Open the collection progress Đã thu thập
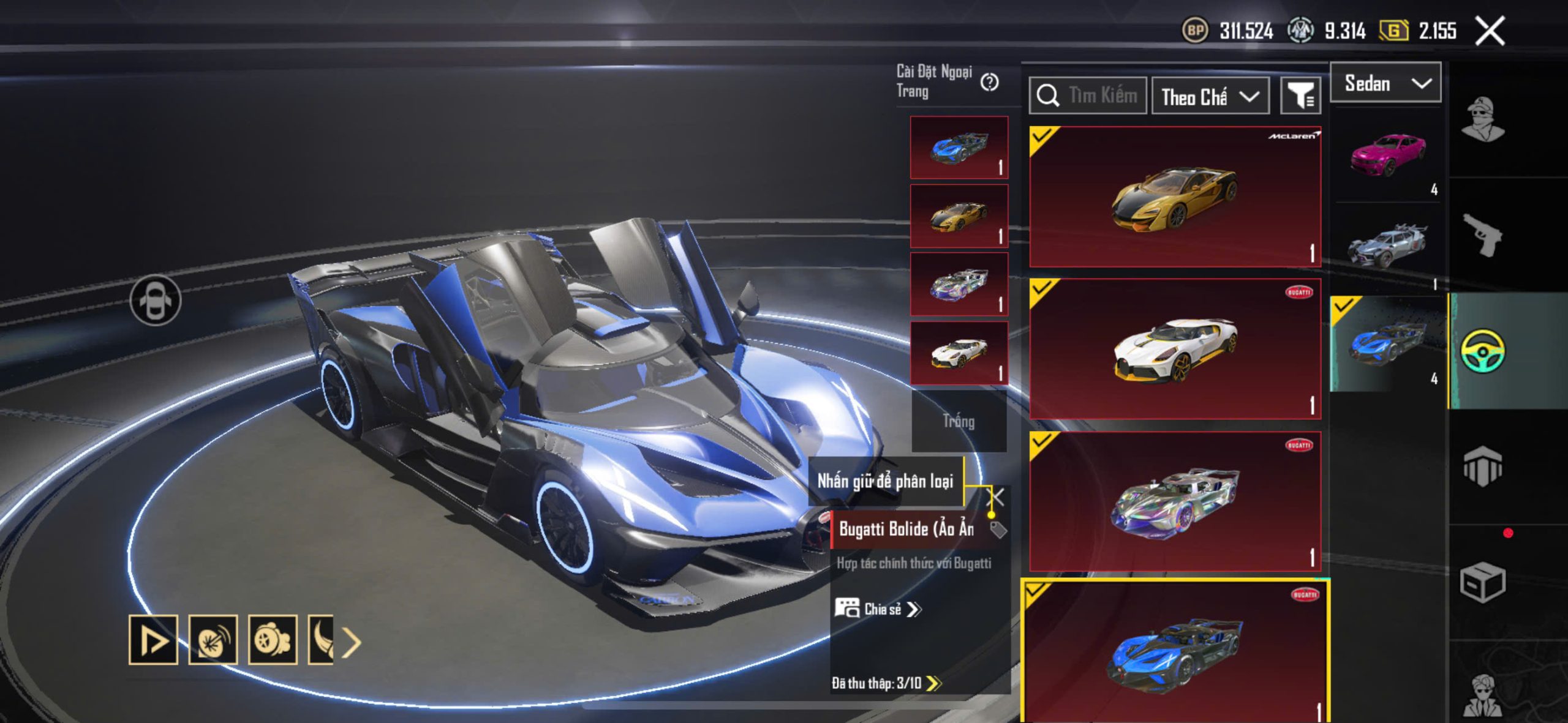 click(886, 683)
